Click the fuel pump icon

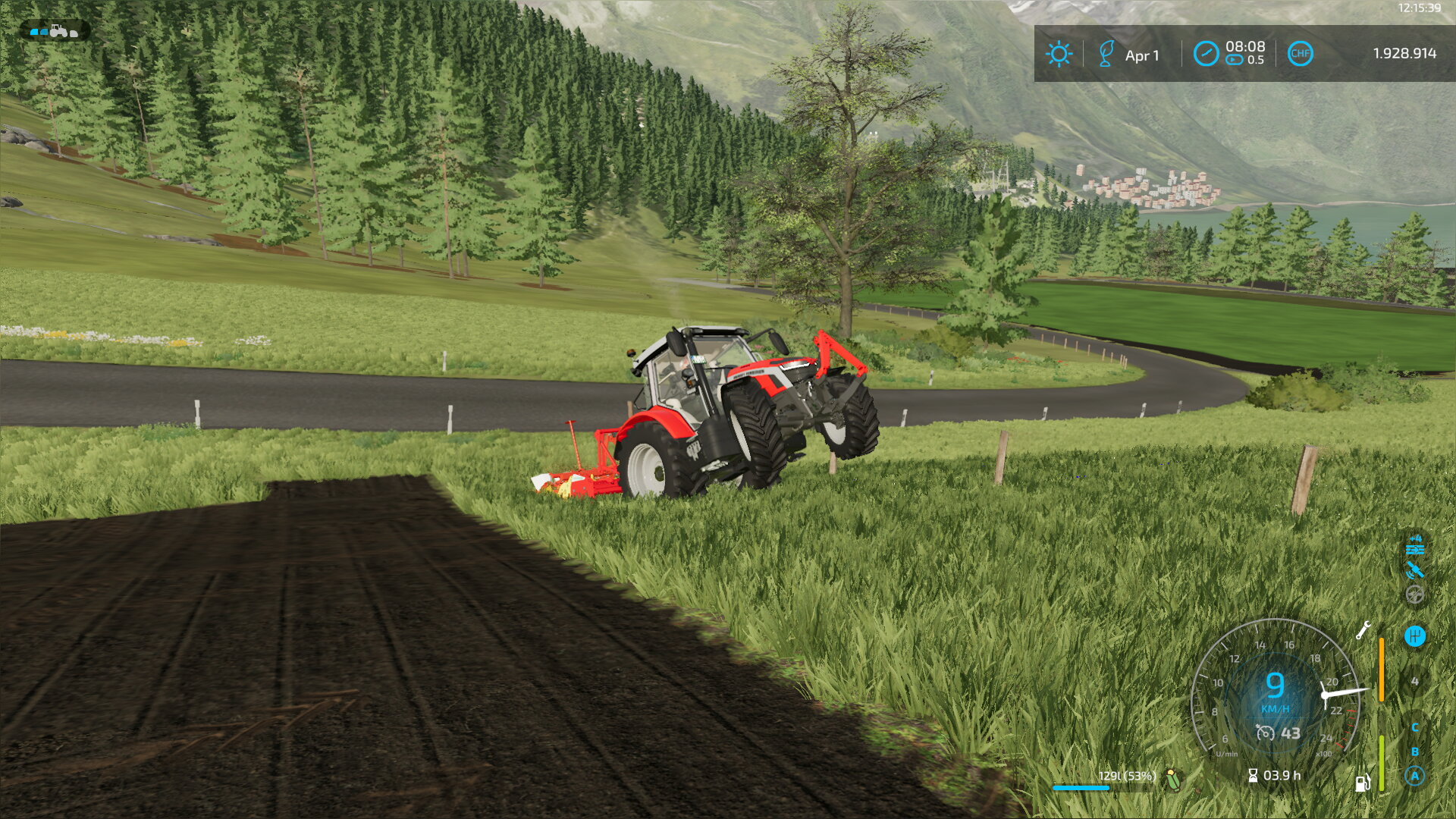(x=1362, y=783)
